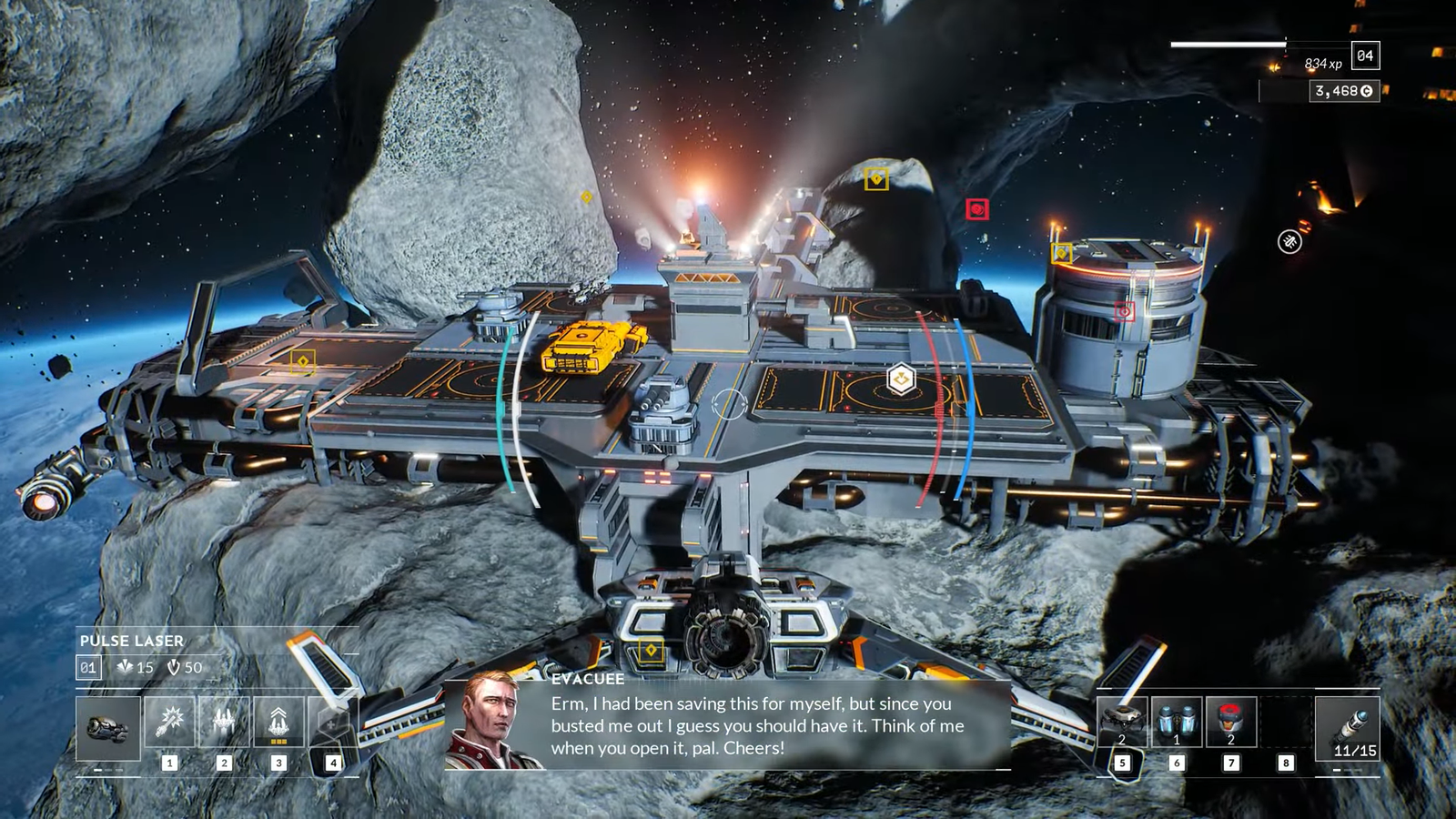Trigger the chevron ship upgrade ability
The width and height of the screenshot is (1456, 819).
pos(278,723)
